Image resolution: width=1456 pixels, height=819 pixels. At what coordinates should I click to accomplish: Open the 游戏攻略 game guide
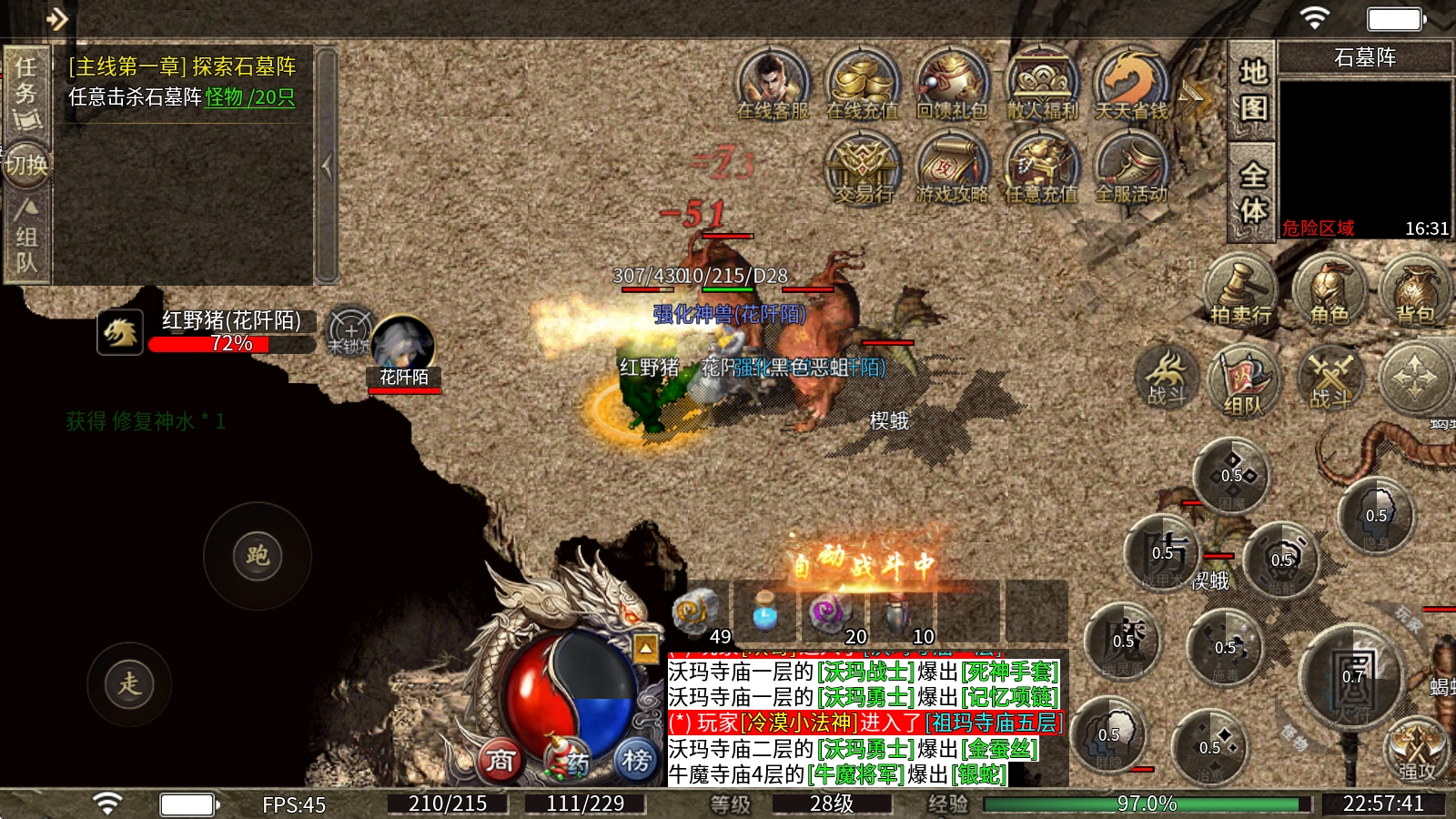point(952,168)
